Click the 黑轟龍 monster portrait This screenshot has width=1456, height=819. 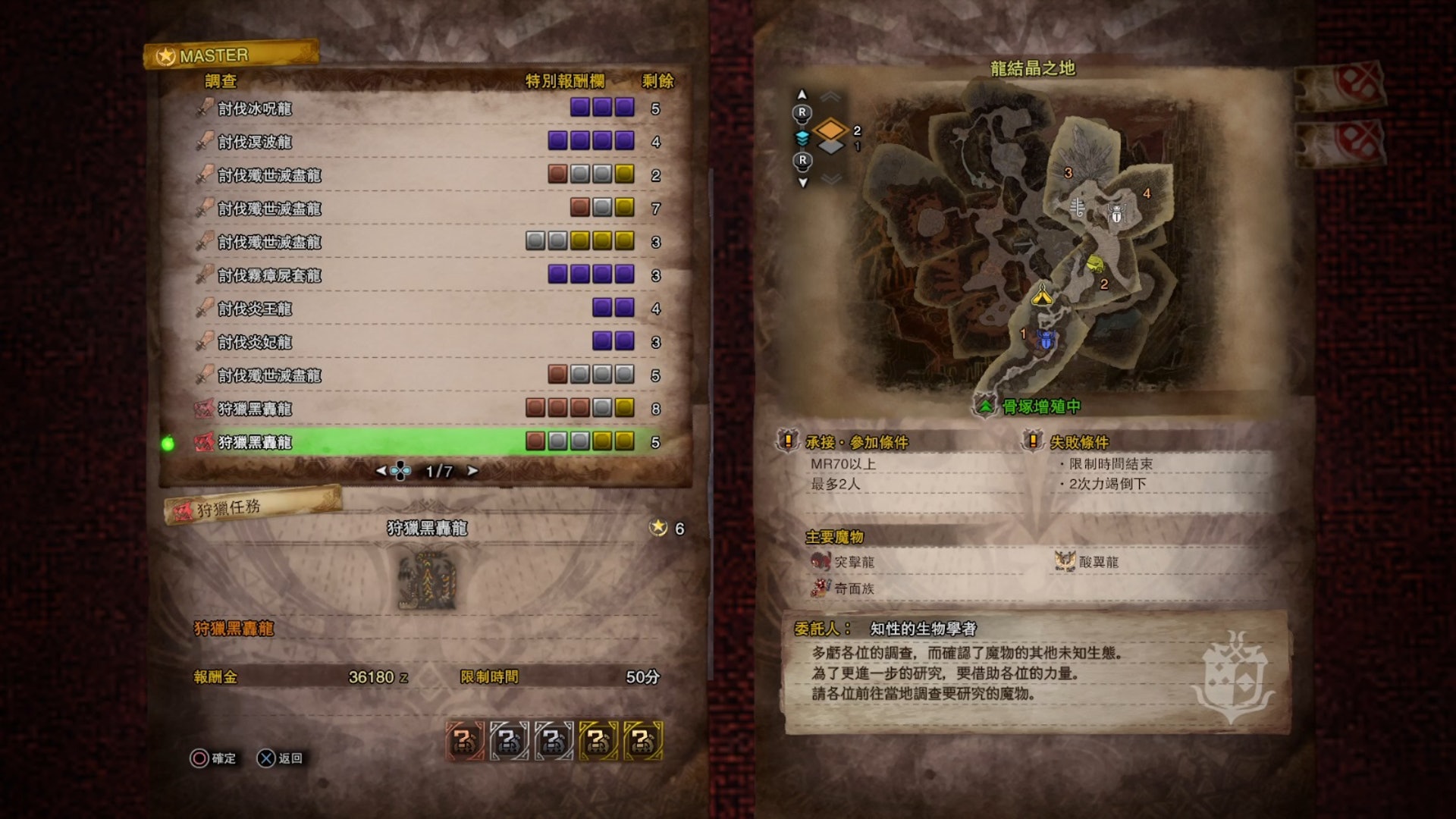[x=428, y=581]
